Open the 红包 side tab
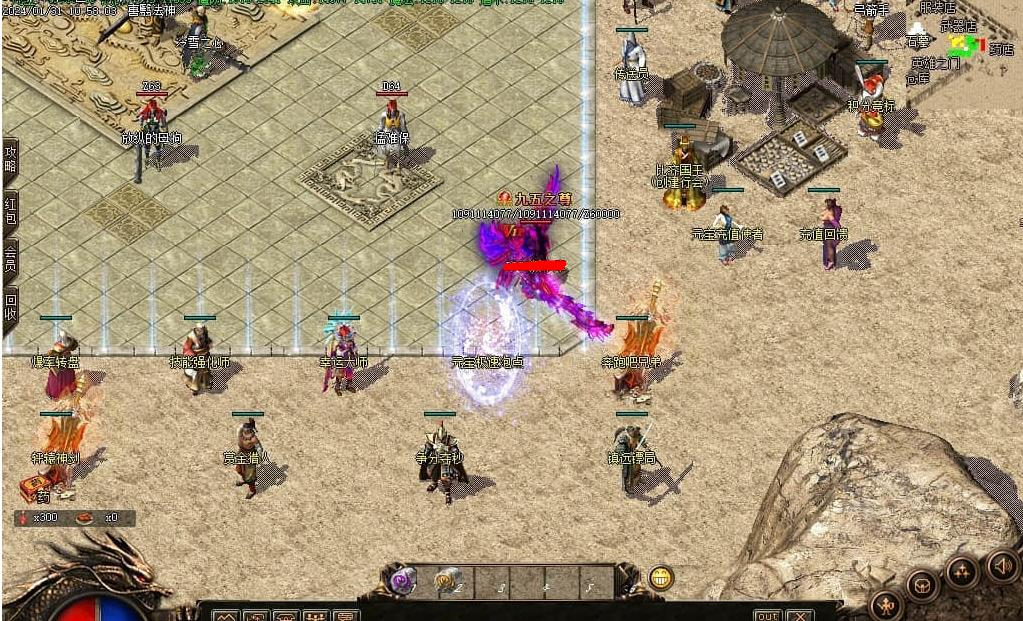The width and height of the screenshot is (1023, 621). [x=11, y=210]
